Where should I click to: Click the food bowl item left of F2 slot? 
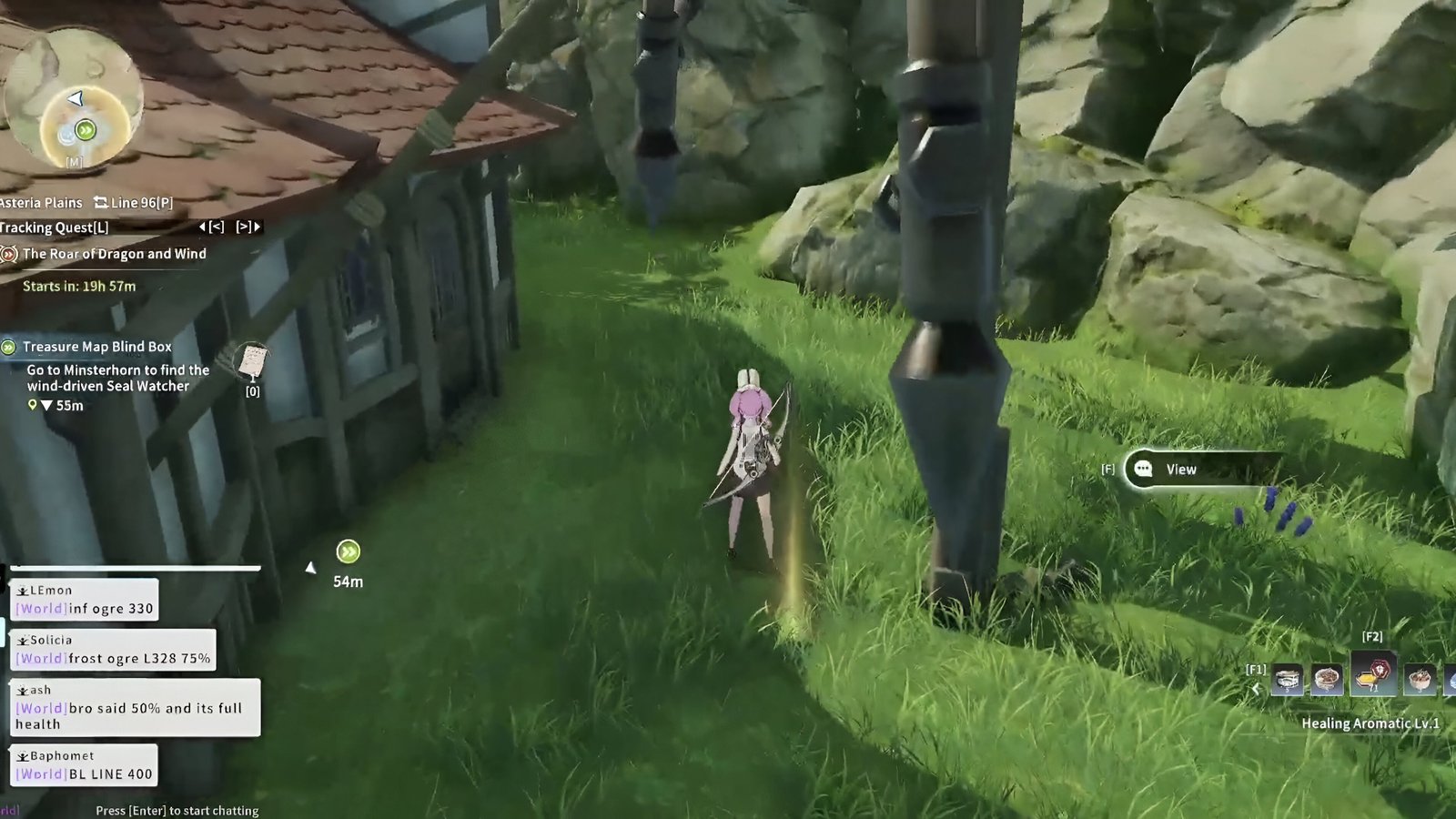click(1326, 679)
